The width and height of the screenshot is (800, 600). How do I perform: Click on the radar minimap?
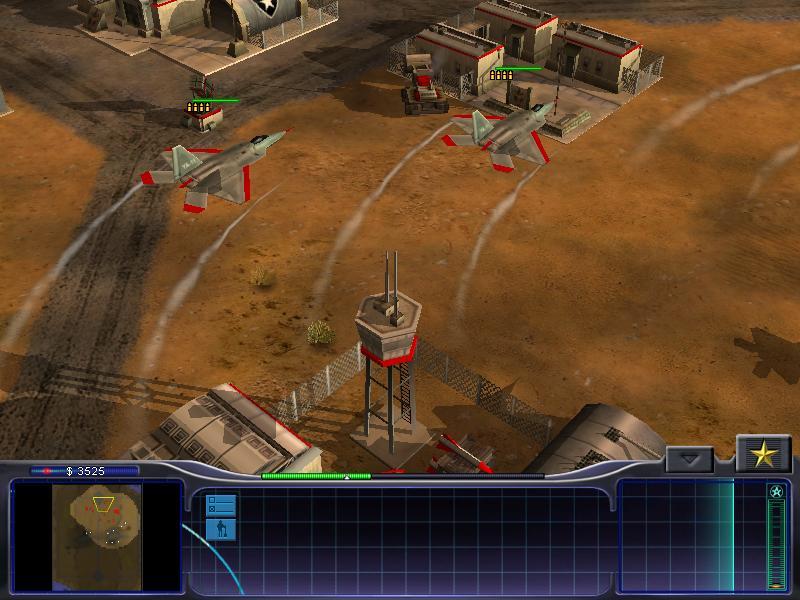(97, 535)
